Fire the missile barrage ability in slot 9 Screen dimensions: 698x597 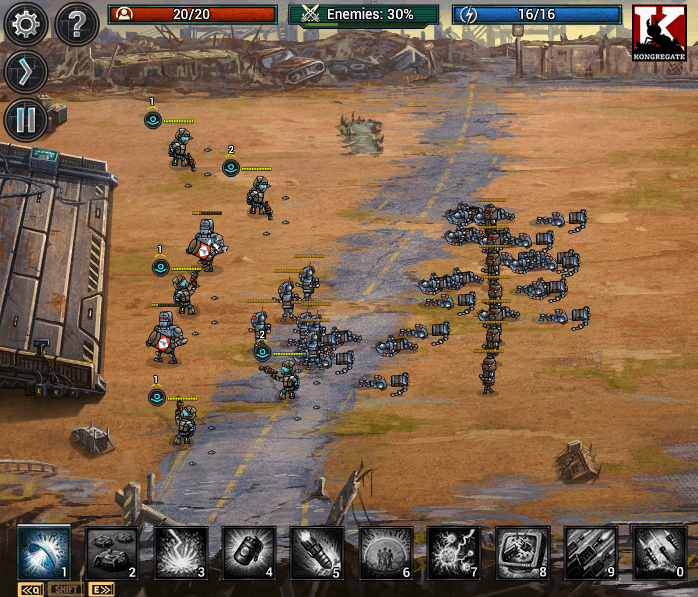pos(590,552)
